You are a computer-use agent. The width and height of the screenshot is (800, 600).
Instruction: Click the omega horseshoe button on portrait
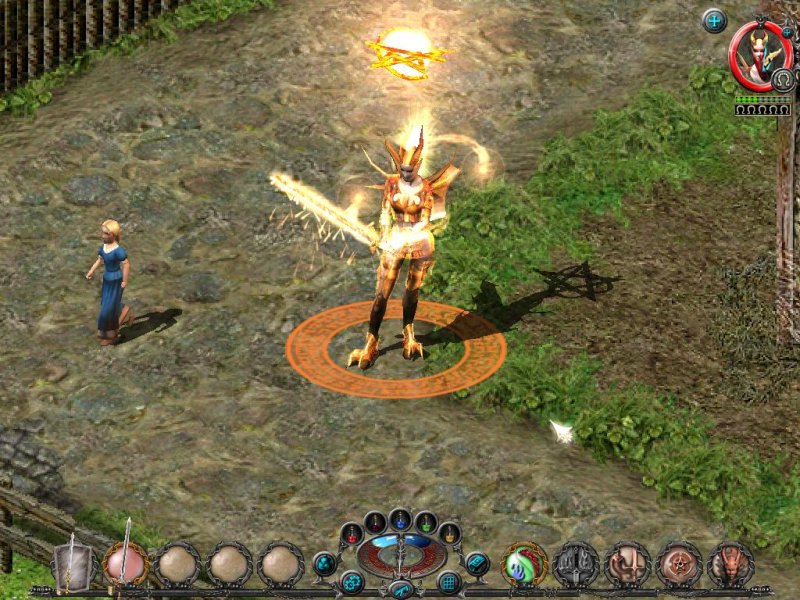(x=783, y=80)
